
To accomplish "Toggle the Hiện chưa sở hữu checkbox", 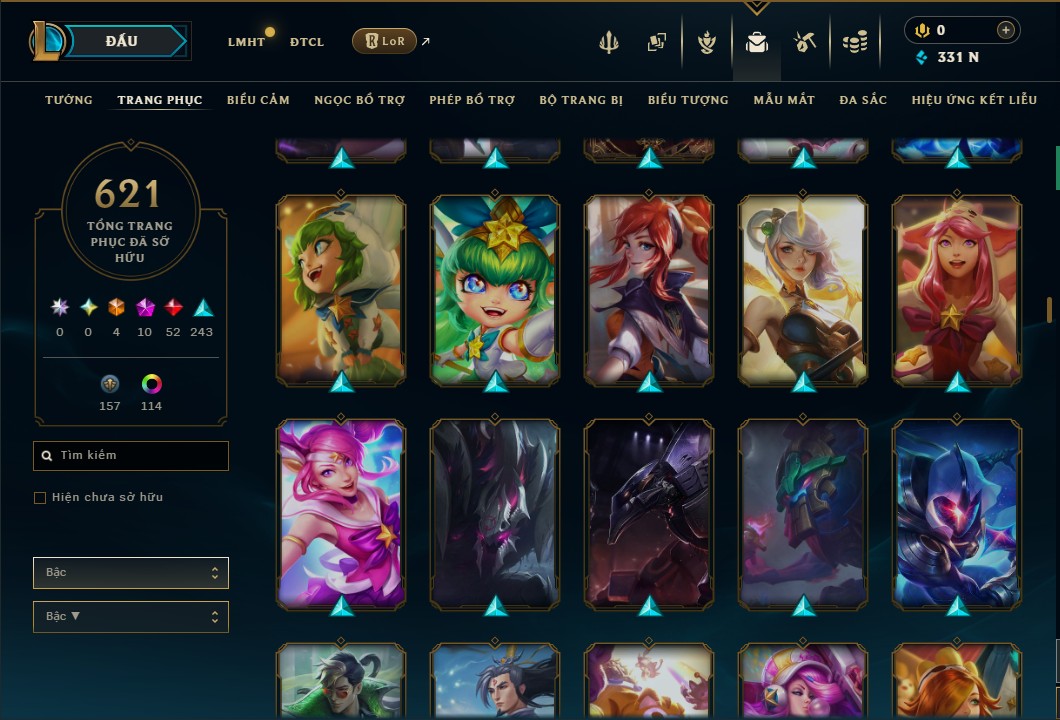I will point(40,497).
